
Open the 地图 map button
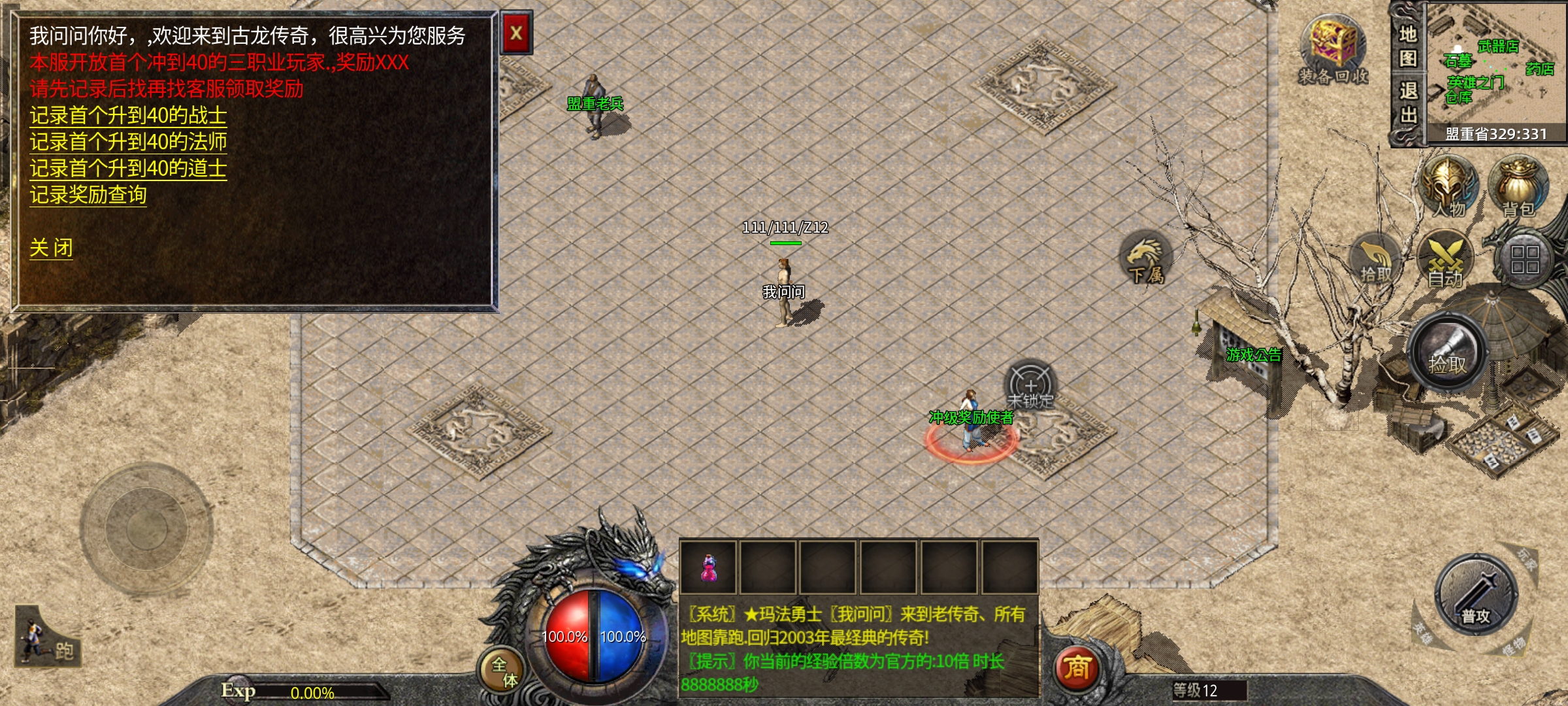pos(1408,46)
